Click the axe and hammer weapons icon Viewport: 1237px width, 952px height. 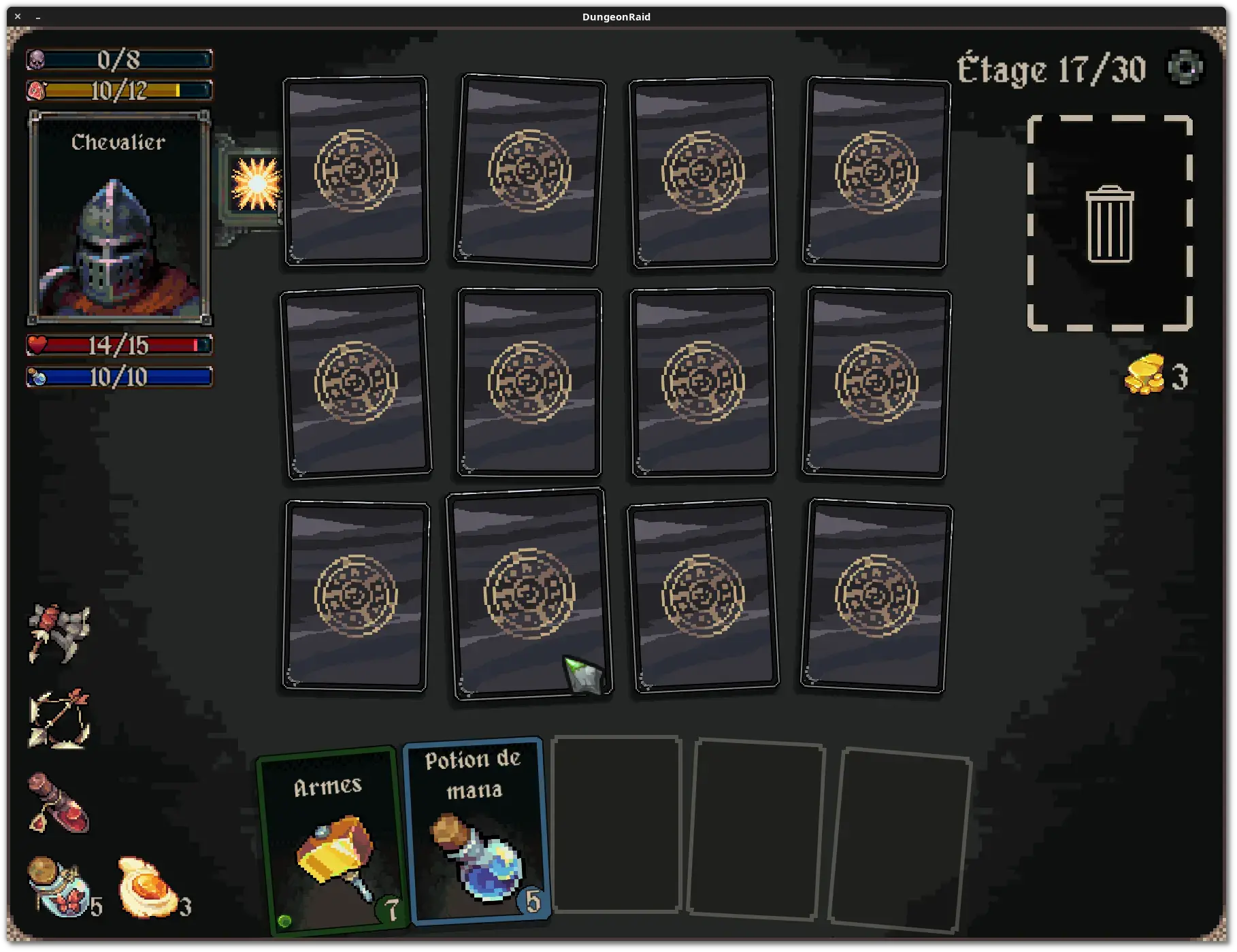(x=59, y=632)
